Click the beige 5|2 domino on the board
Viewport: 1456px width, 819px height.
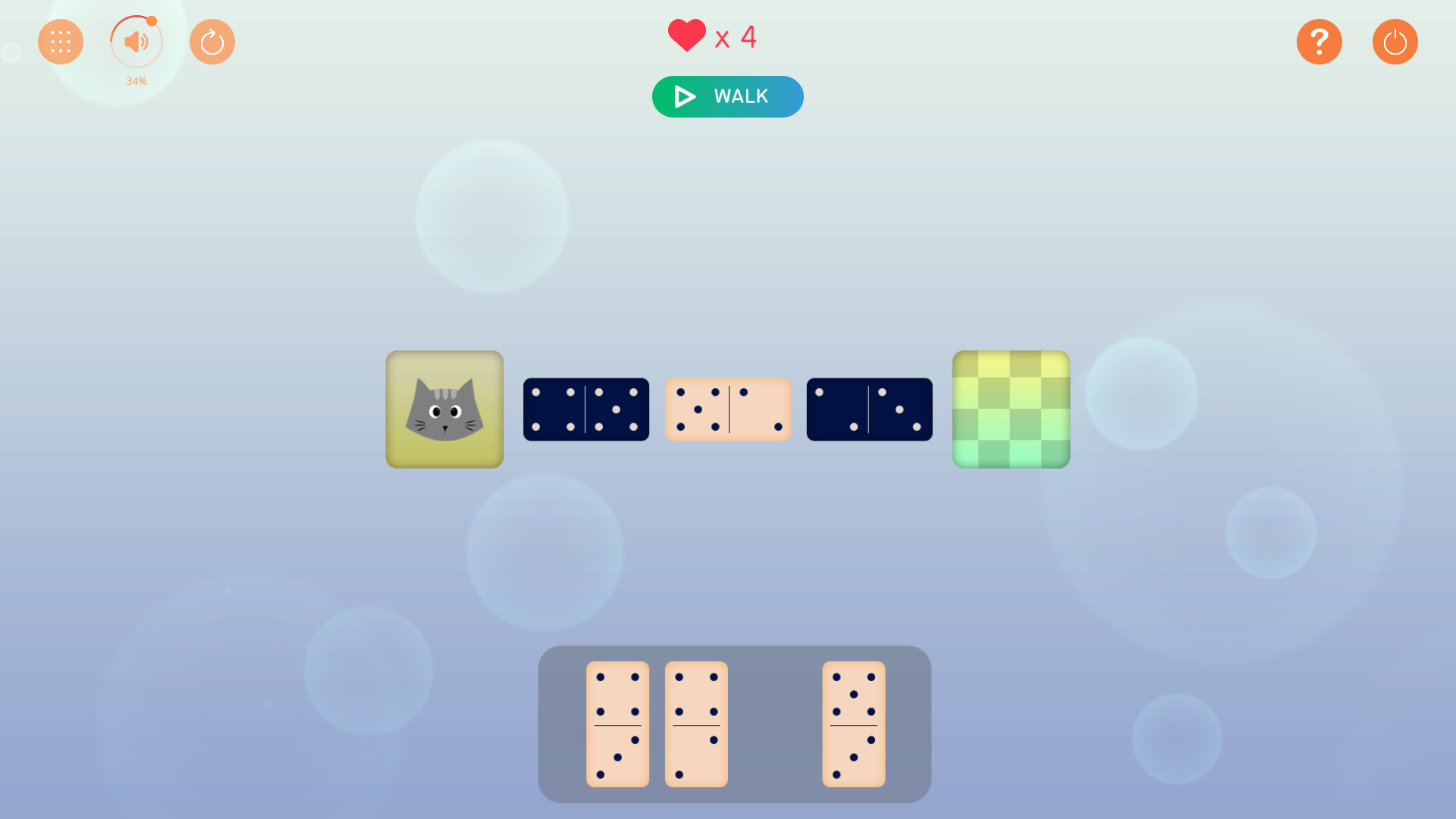tap(727, 409)
